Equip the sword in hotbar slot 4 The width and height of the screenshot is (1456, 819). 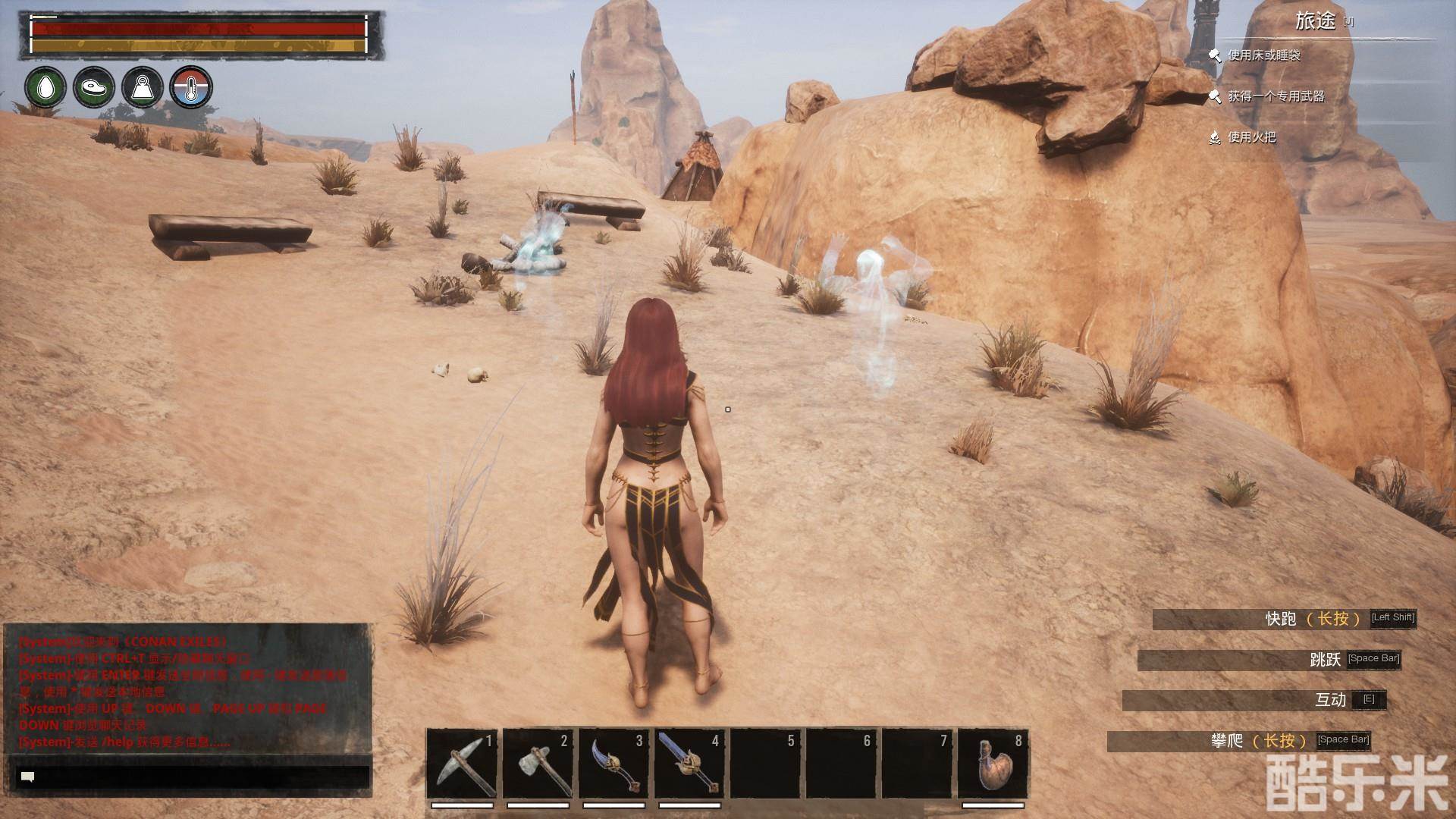[x=689, y=764]
